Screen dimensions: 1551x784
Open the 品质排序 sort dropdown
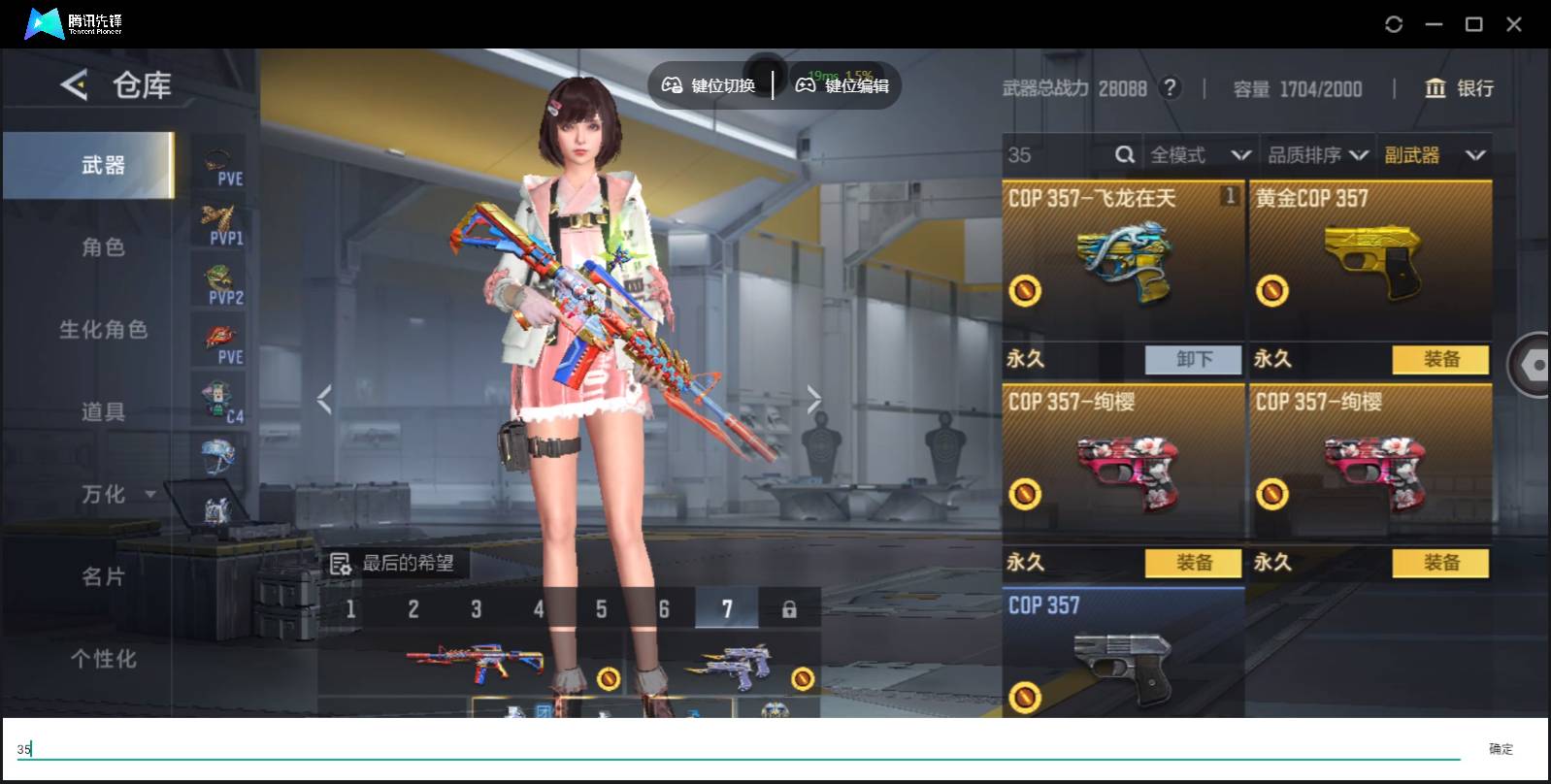(1317, 155)
